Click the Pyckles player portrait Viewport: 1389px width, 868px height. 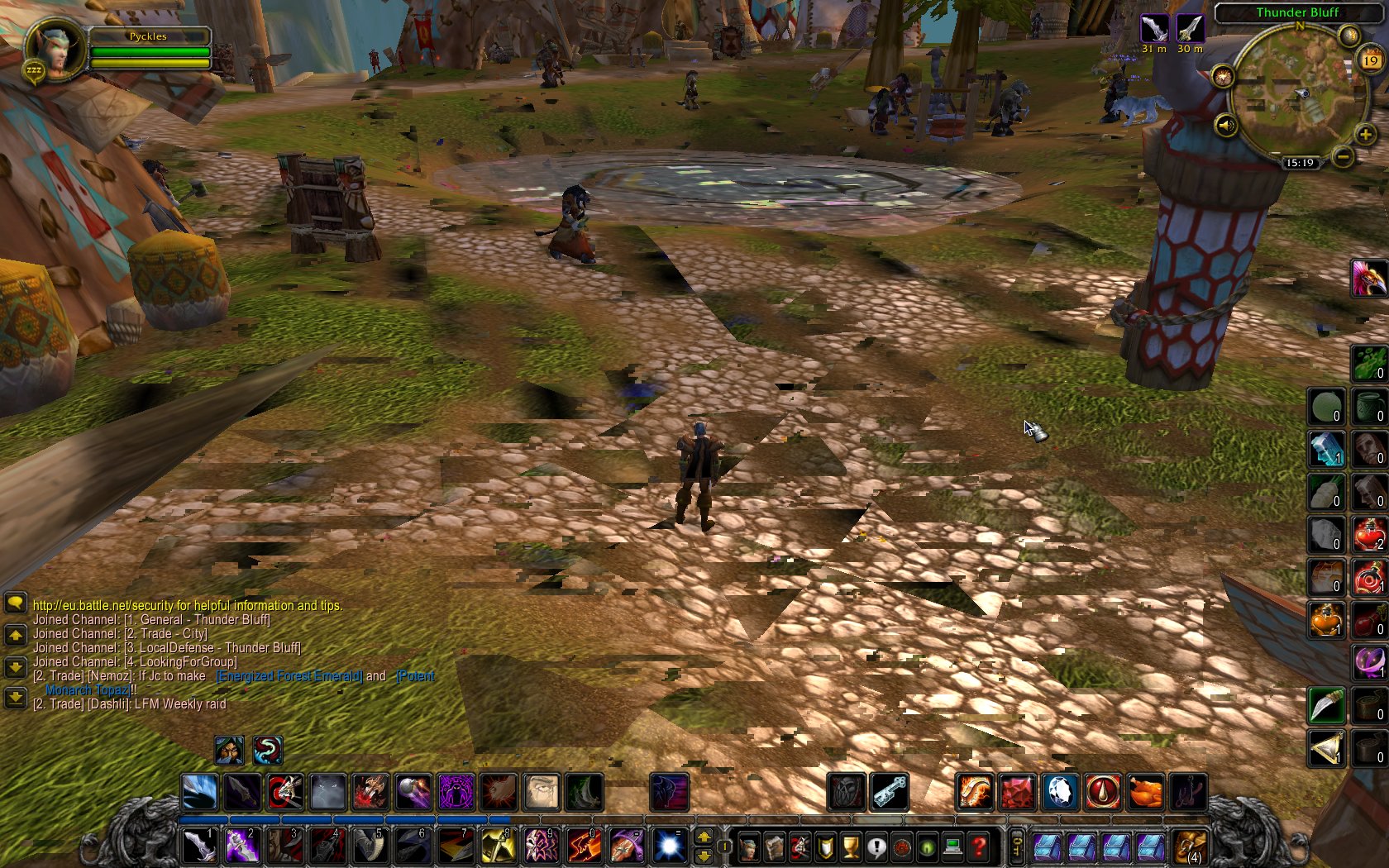55,49
